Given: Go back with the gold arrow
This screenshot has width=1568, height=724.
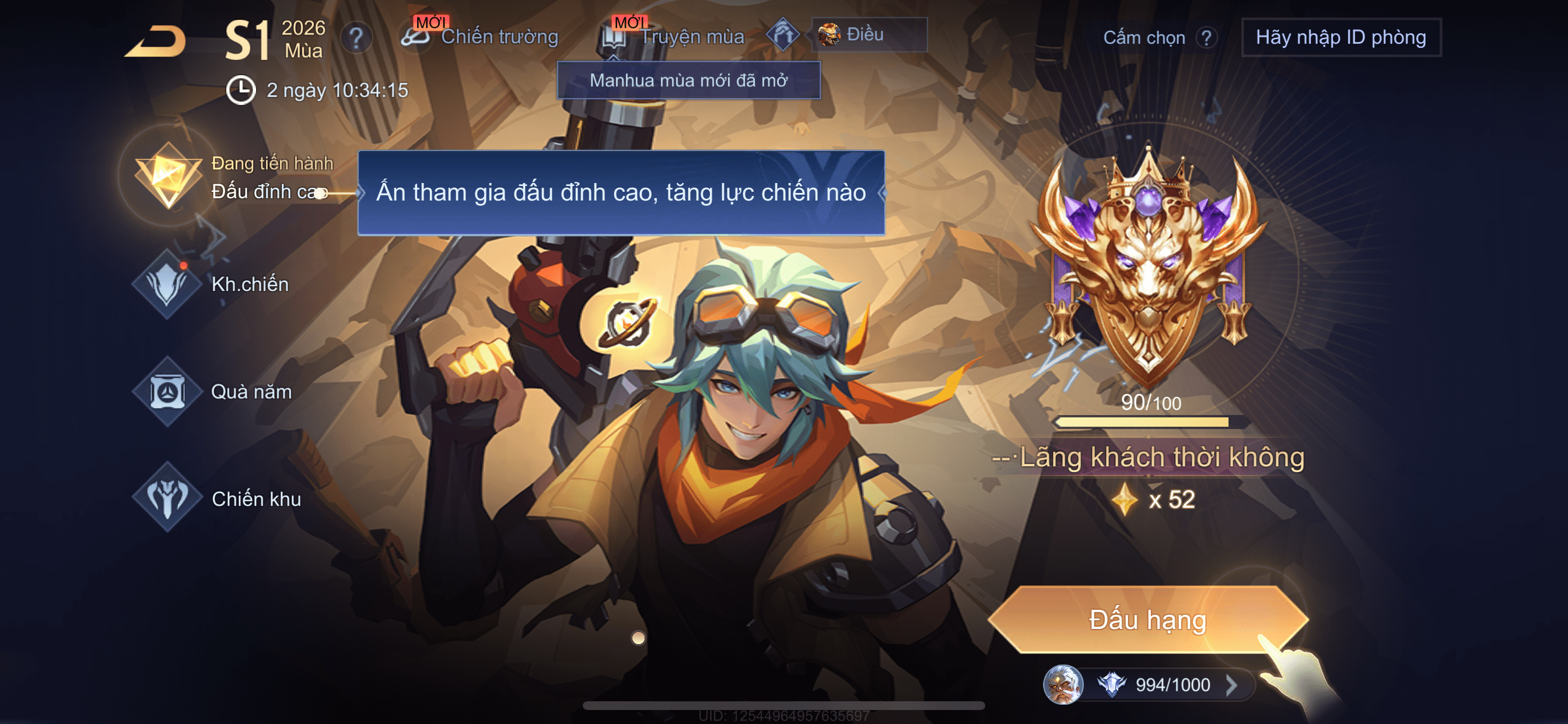Looking at the screenshot, I should (156, 41).
